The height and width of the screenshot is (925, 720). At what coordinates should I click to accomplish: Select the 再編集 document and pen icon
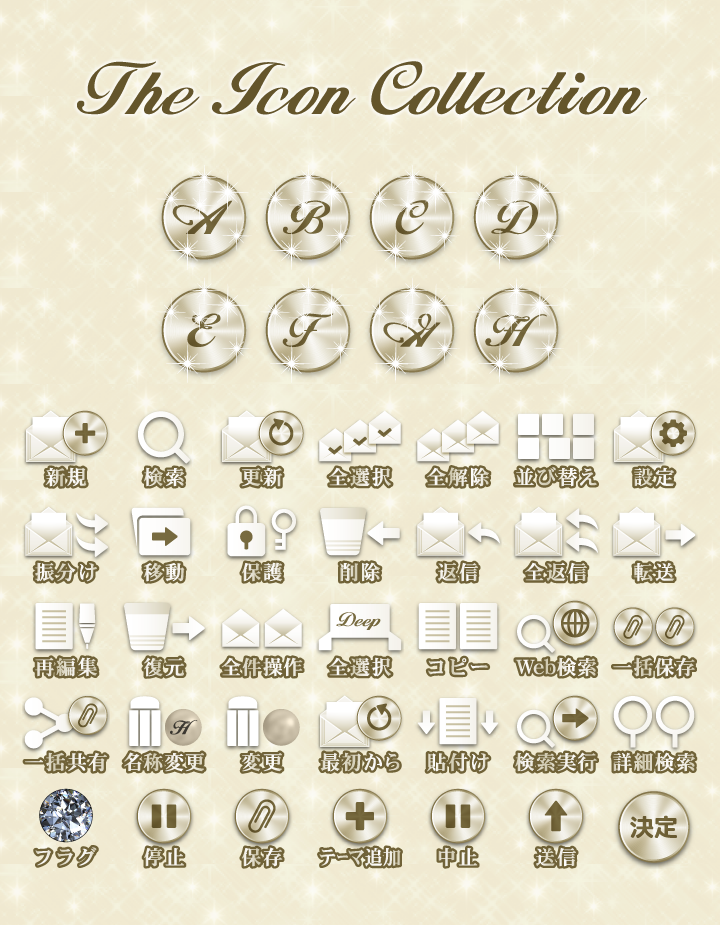66,627
